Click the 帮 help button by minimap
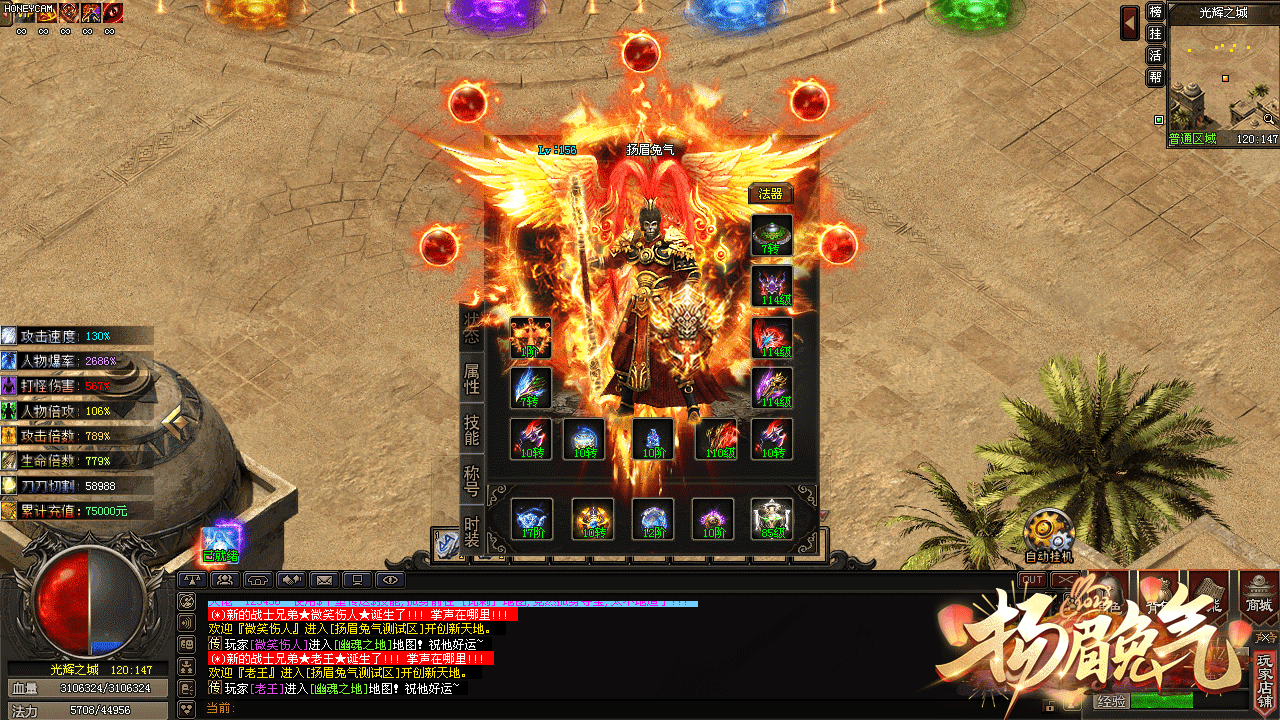Image resolution: width=1280 pixels, height=720 pixels. pos(1155,77)
